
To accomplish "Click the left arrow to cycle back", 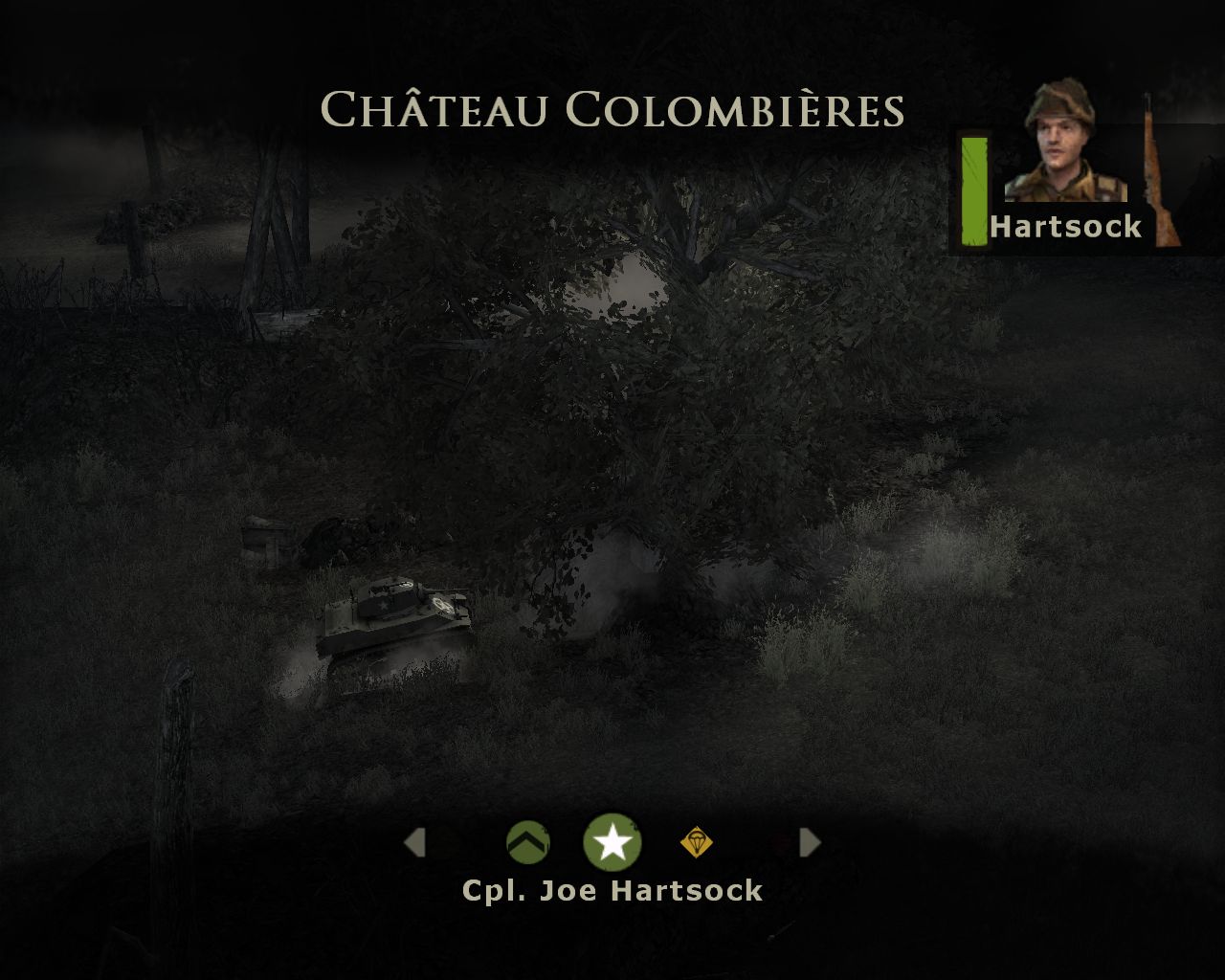I will coord(414,842).
